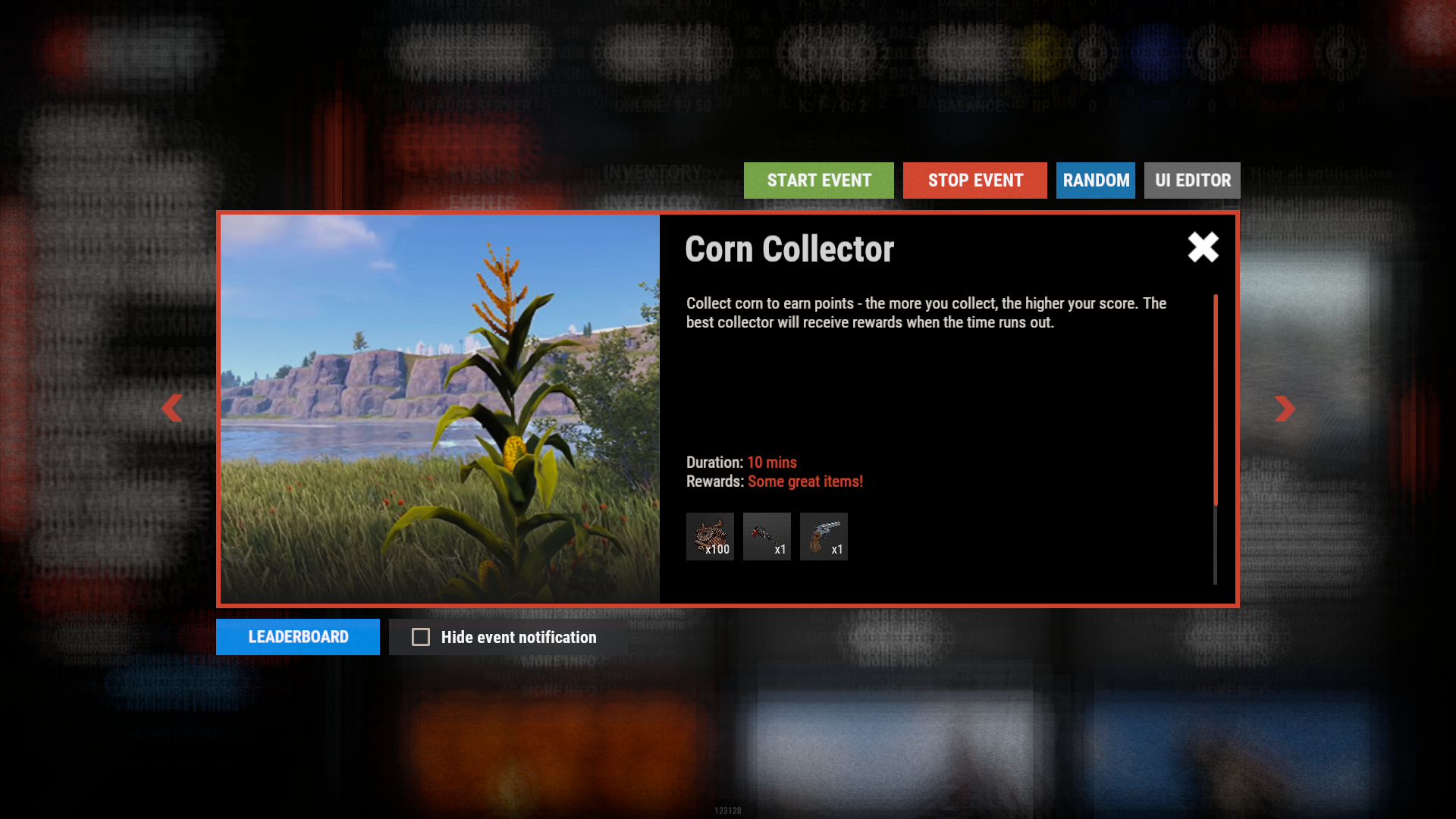Show the next event with right arrow

[1285, 408]
